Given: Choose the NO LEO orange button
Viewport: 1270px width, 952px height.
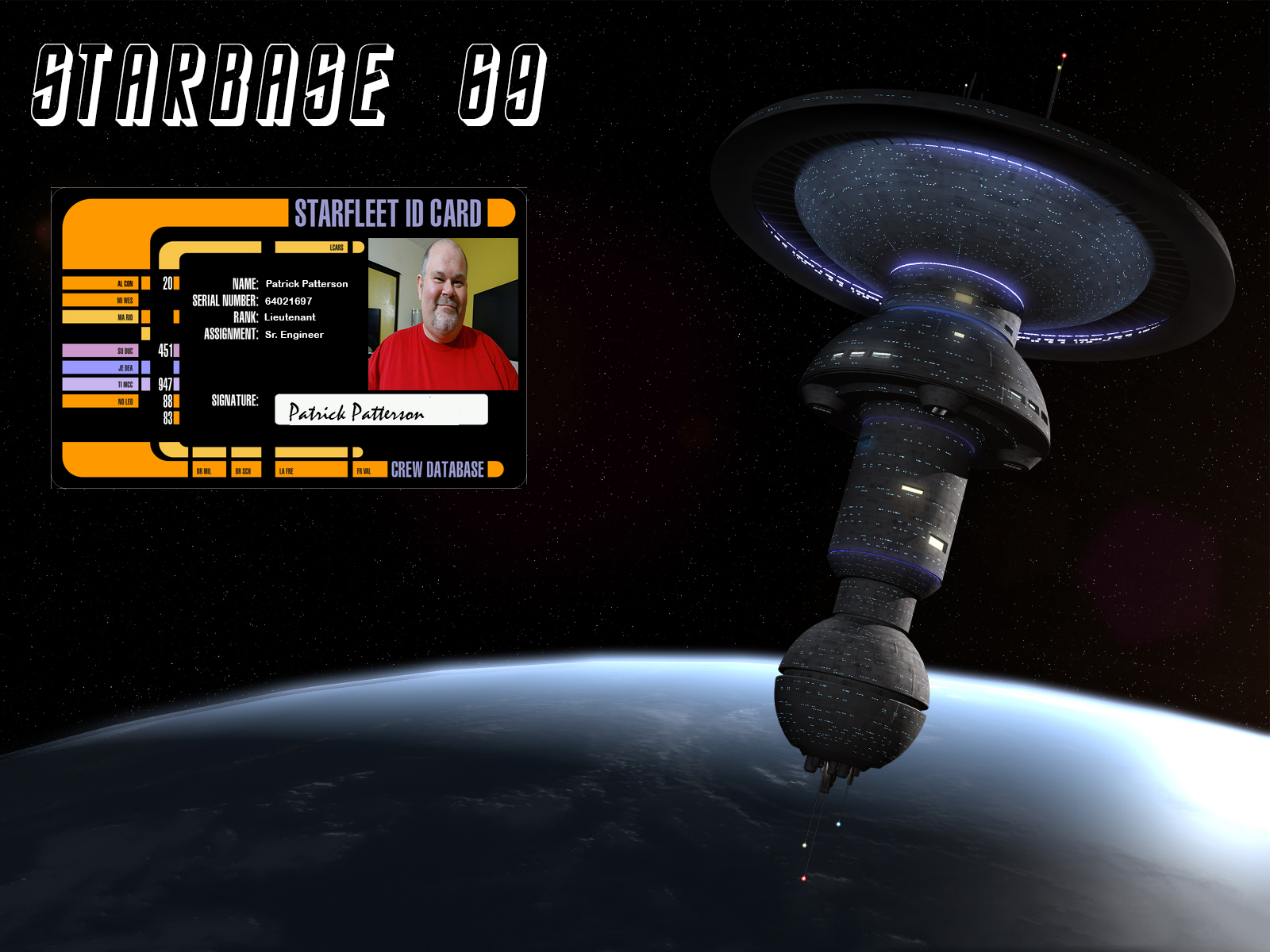Looking at the screenshot, I should (101, 401).
